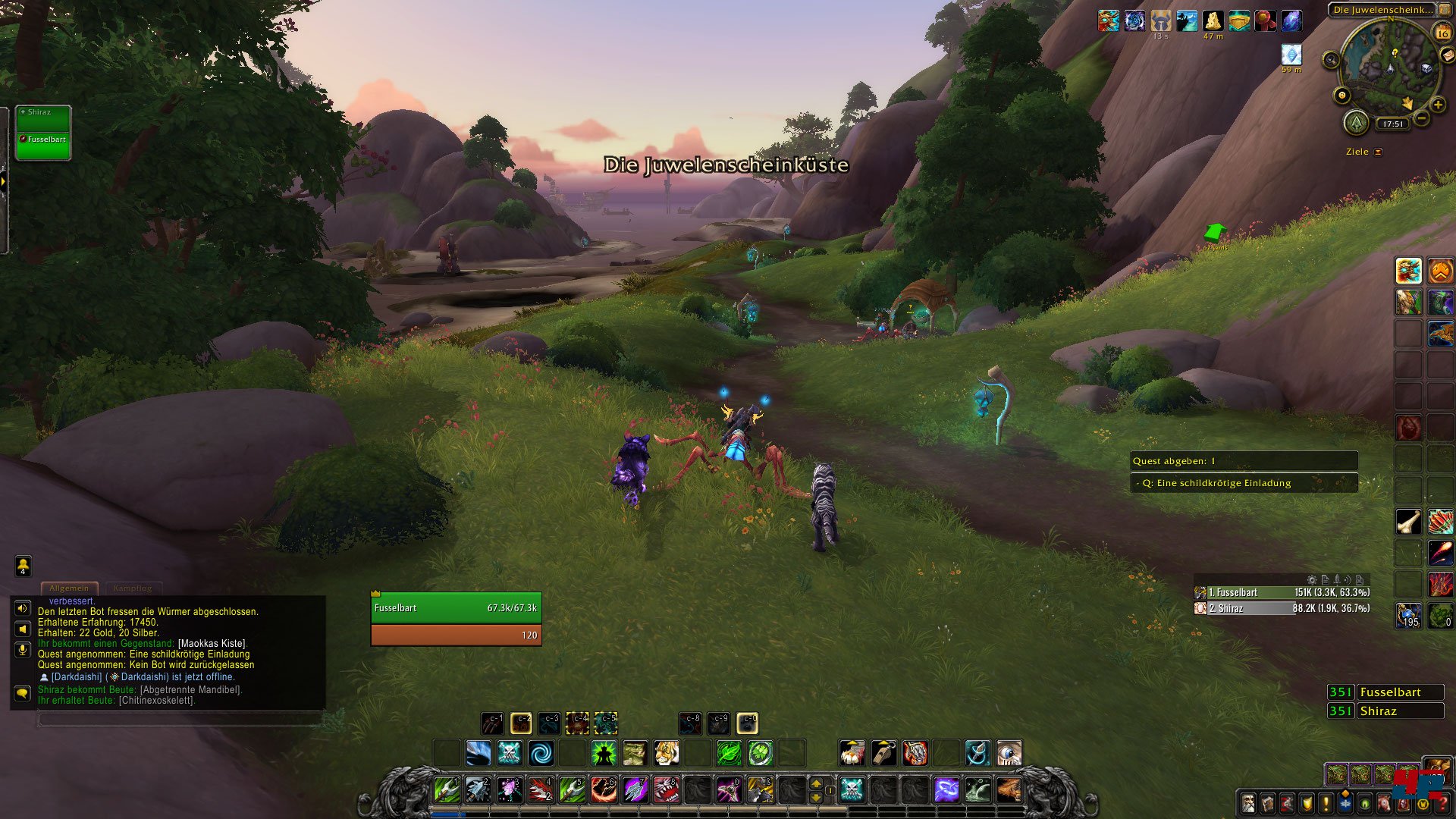Open the mail envelope icon by minimap
Image resolution: width=1456 pixels, height=819 pixels.
(x=1448, y=55)
